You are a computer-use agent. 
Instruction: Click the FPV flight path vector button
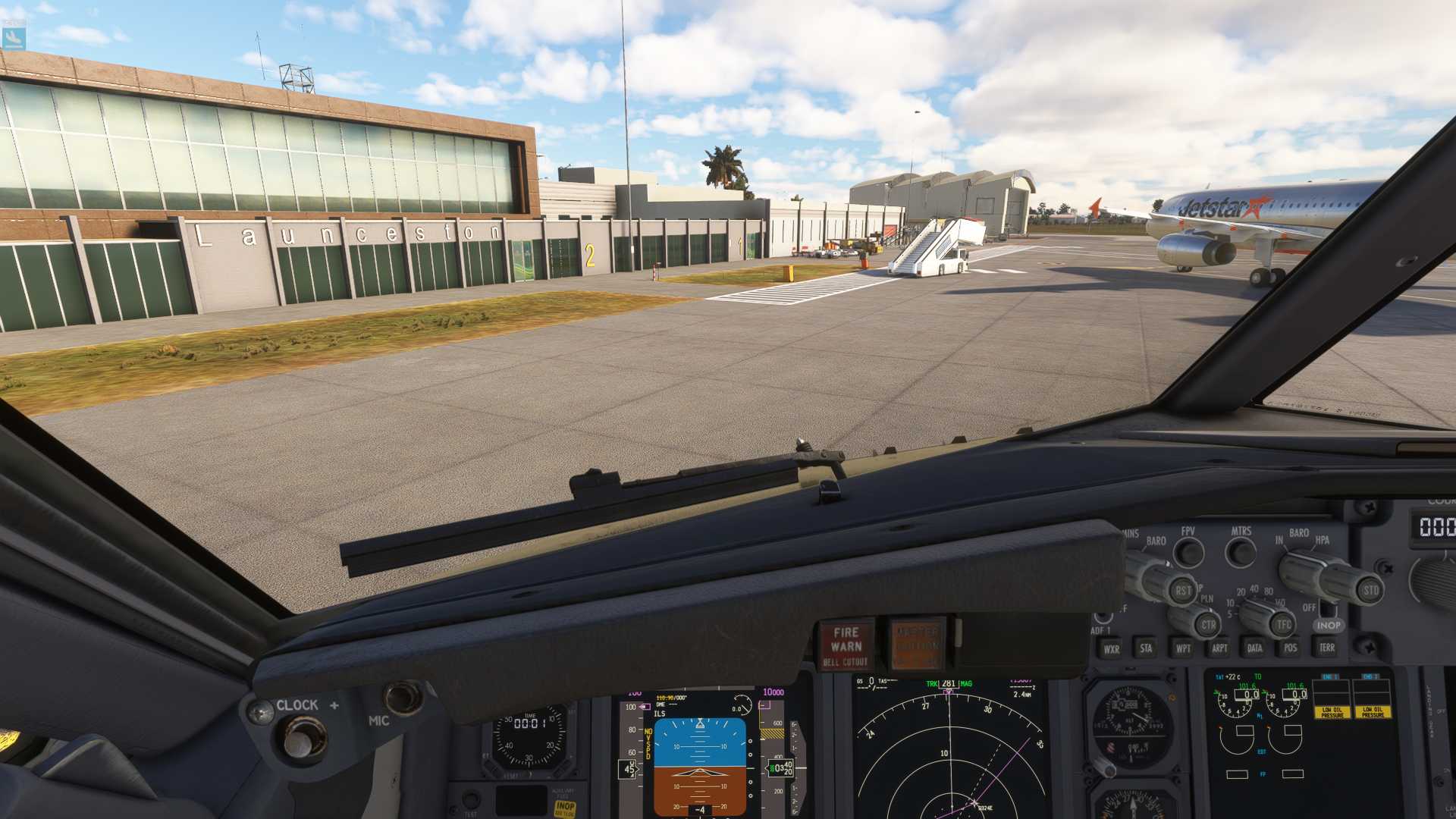[1188, 552]
